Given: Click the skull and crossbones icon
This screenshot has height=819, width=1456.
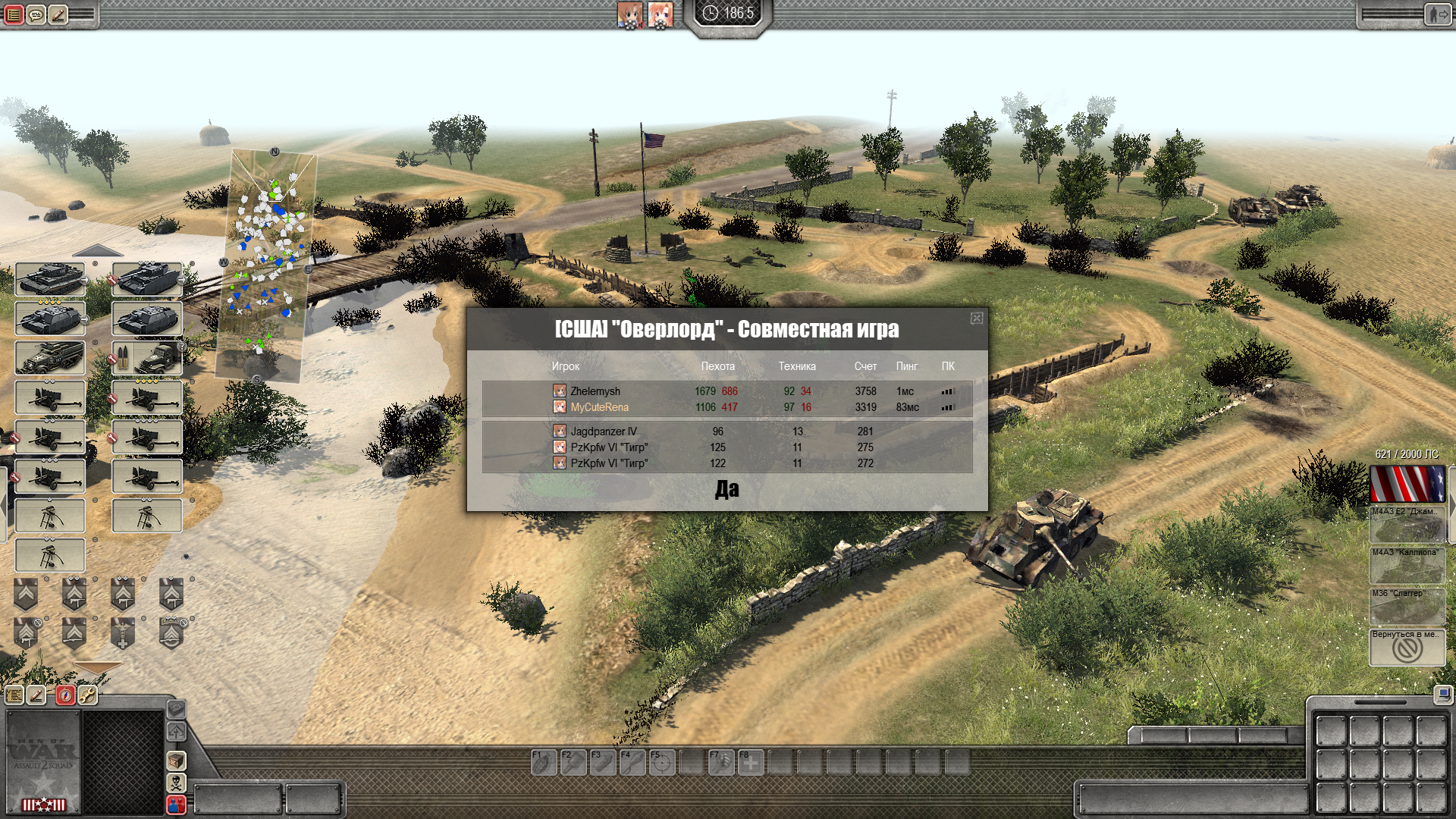Looking at the screenshot, I should pos(176,782).
